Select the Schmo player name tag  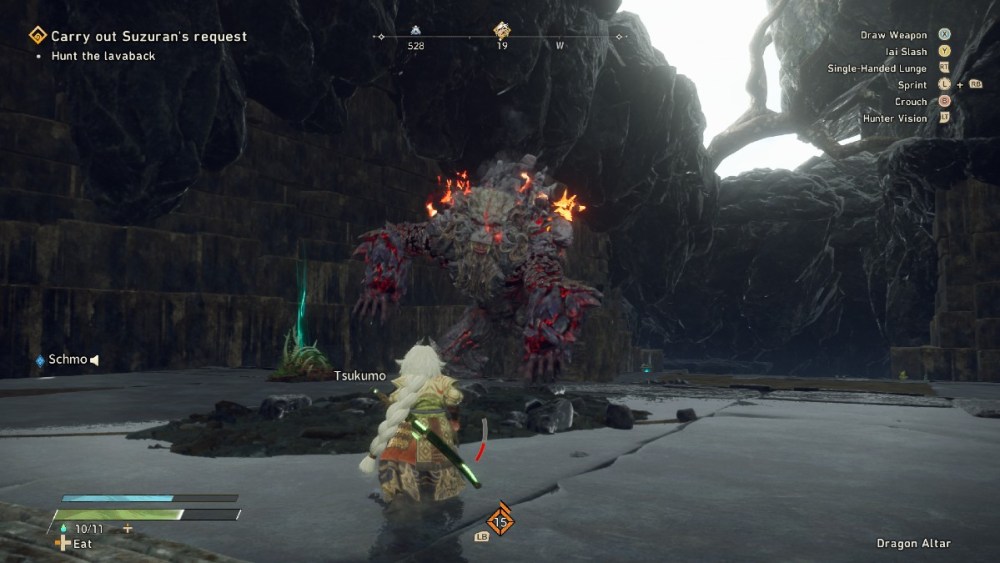(67, 360)
